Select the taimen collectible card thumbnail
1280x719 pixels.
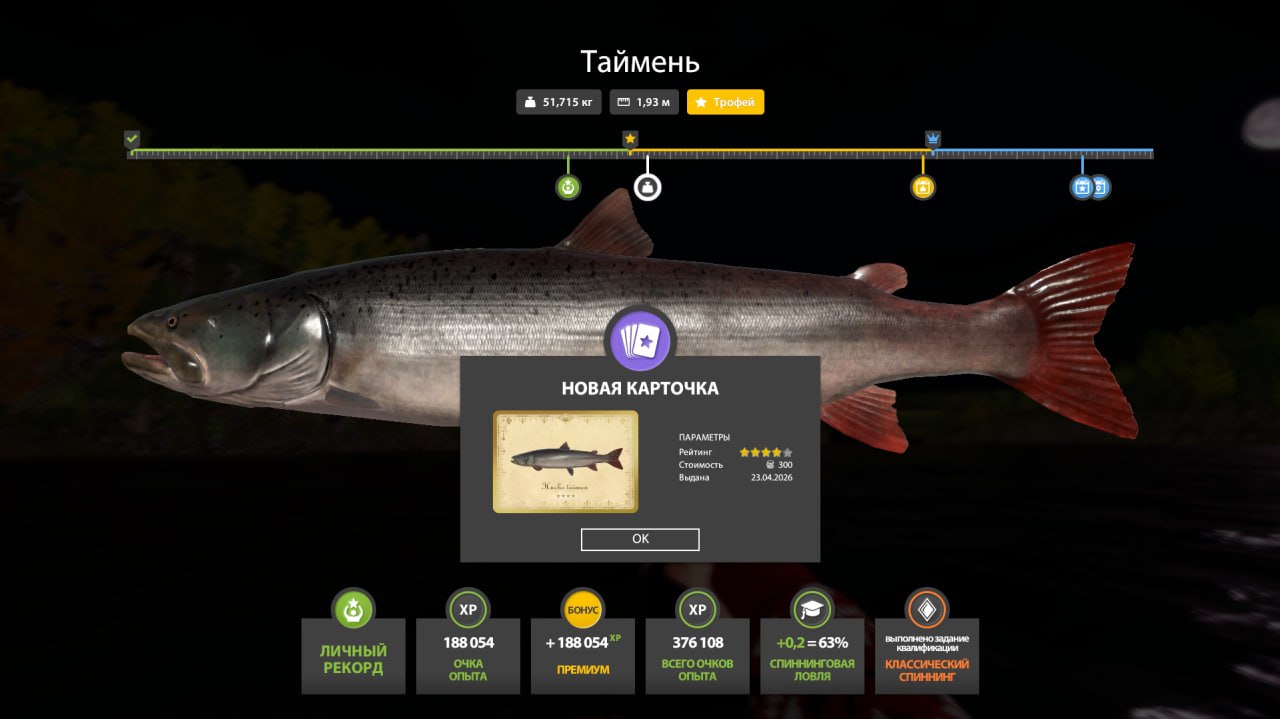[x=565, y=461]
